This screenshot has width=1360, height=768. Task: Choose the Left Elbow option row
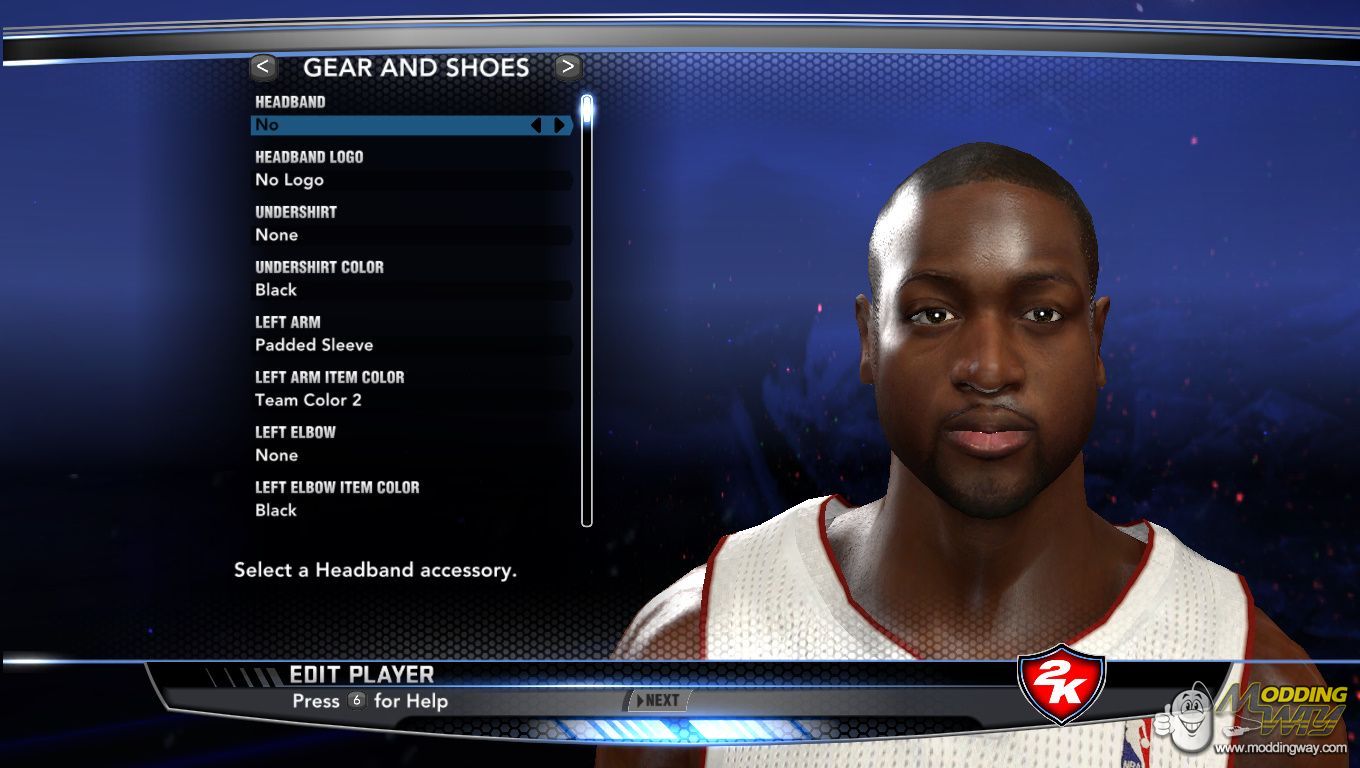(410, 455)
